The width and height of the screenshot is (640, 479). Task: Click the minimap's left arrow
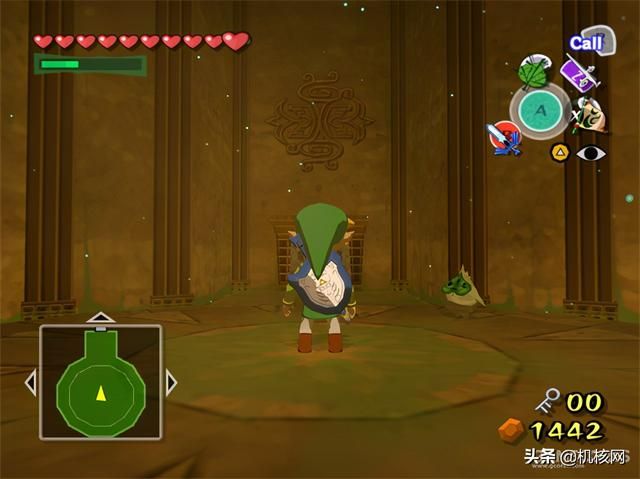point(30,382)
